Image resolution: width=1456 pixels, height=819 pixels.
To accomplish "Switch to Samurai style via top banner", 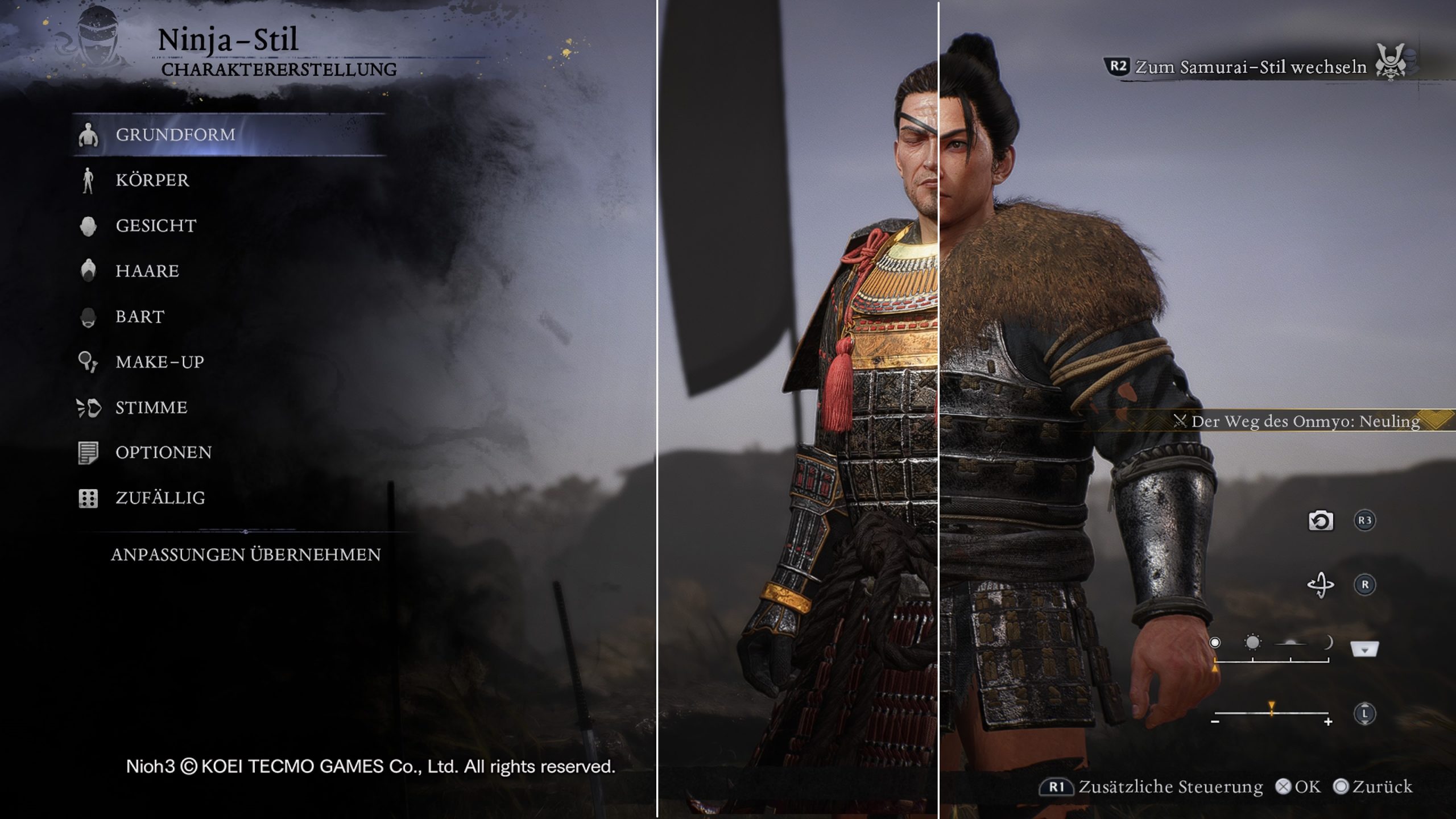I will [x=1250, y=67].
